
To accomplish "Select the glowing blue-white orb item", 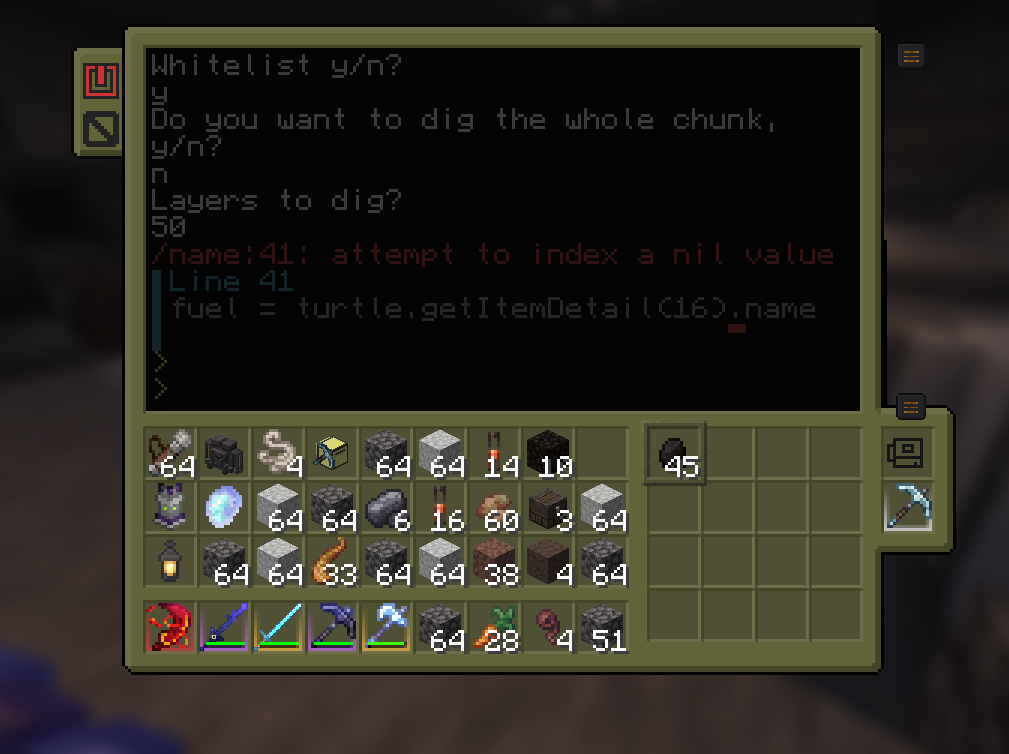I will 225,508.
